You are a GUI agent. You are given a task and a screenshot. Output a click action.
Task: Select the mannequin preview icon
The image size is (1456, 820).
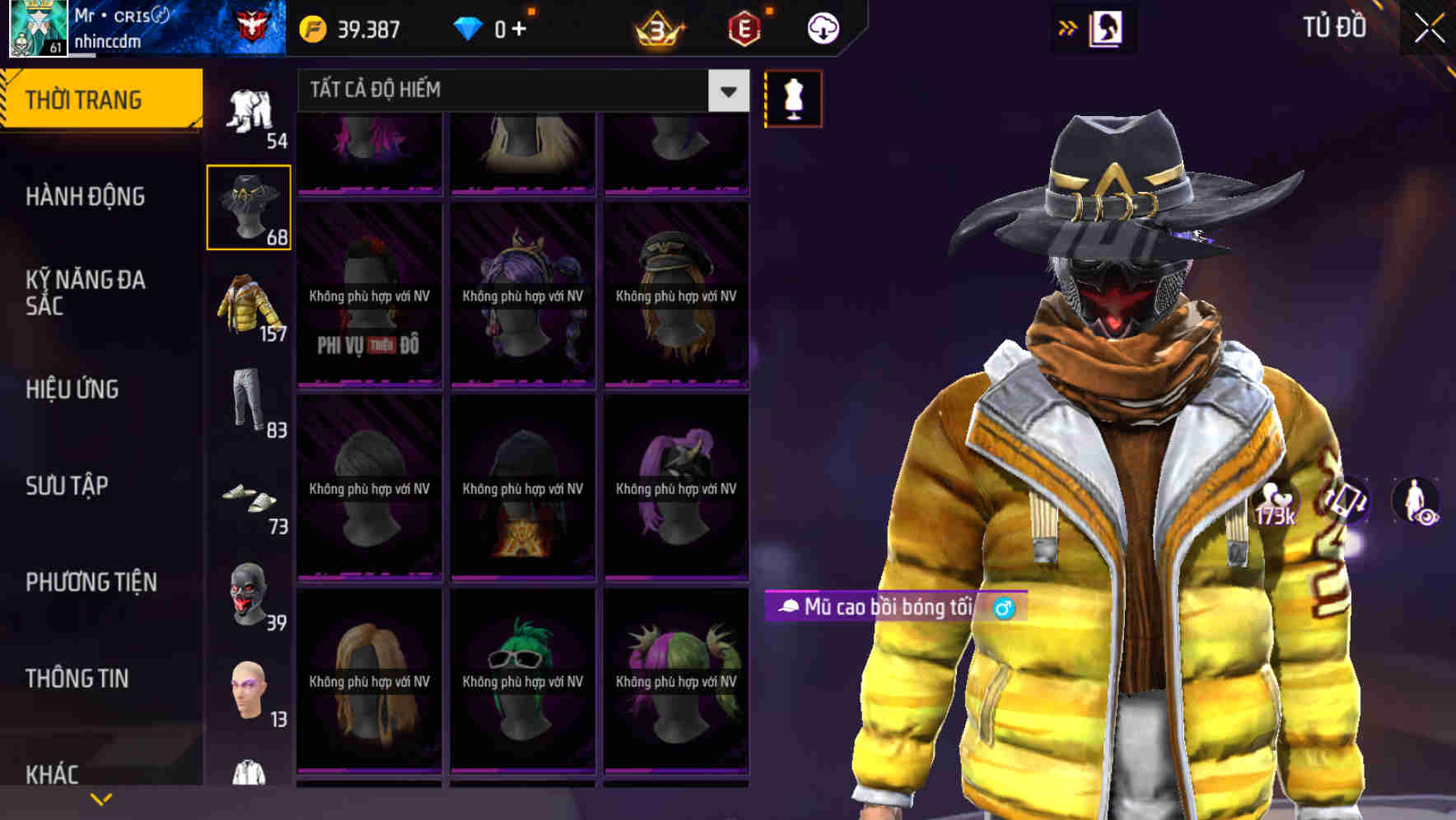[793, 98]
